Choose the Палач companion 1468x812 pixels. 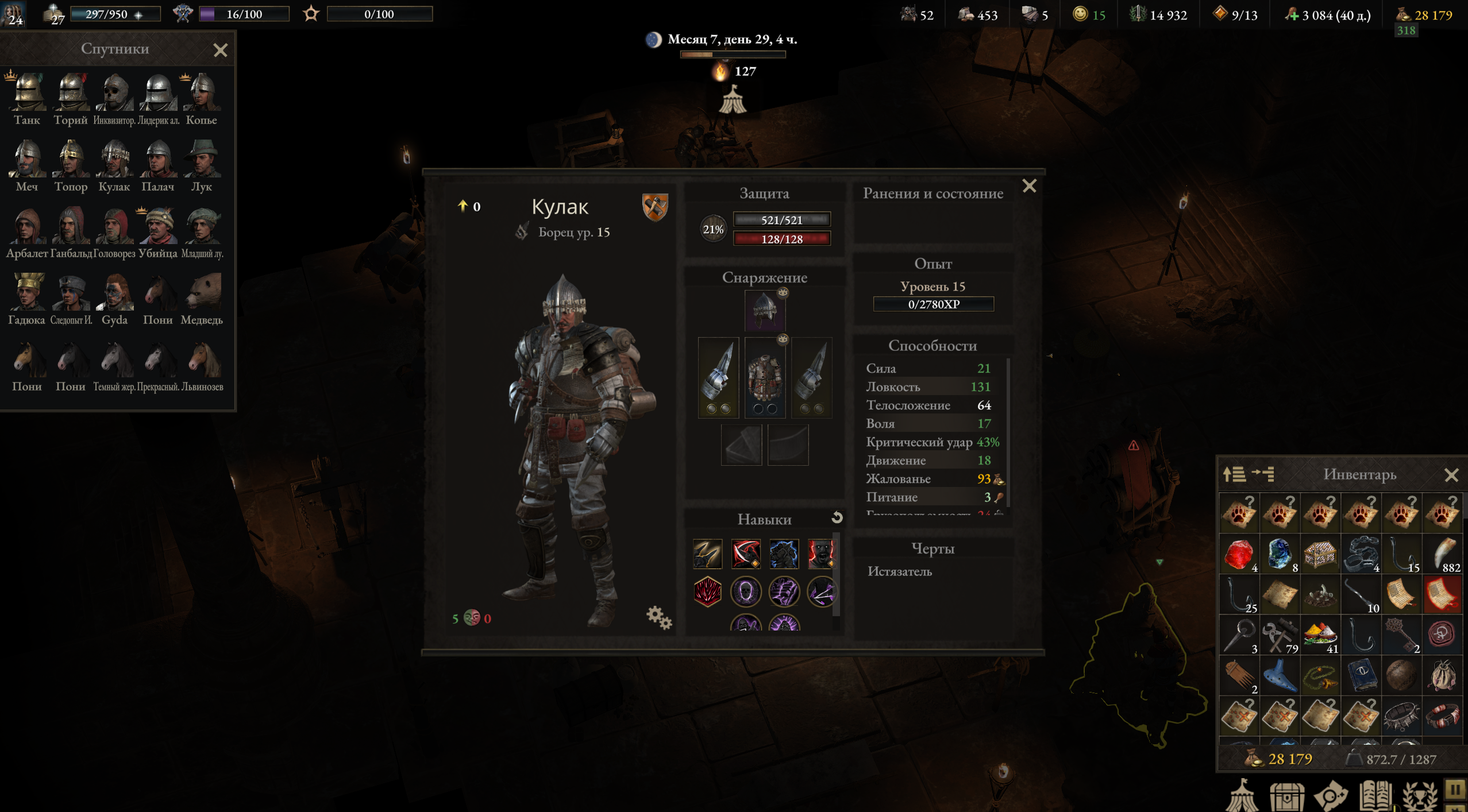[158, 159]
